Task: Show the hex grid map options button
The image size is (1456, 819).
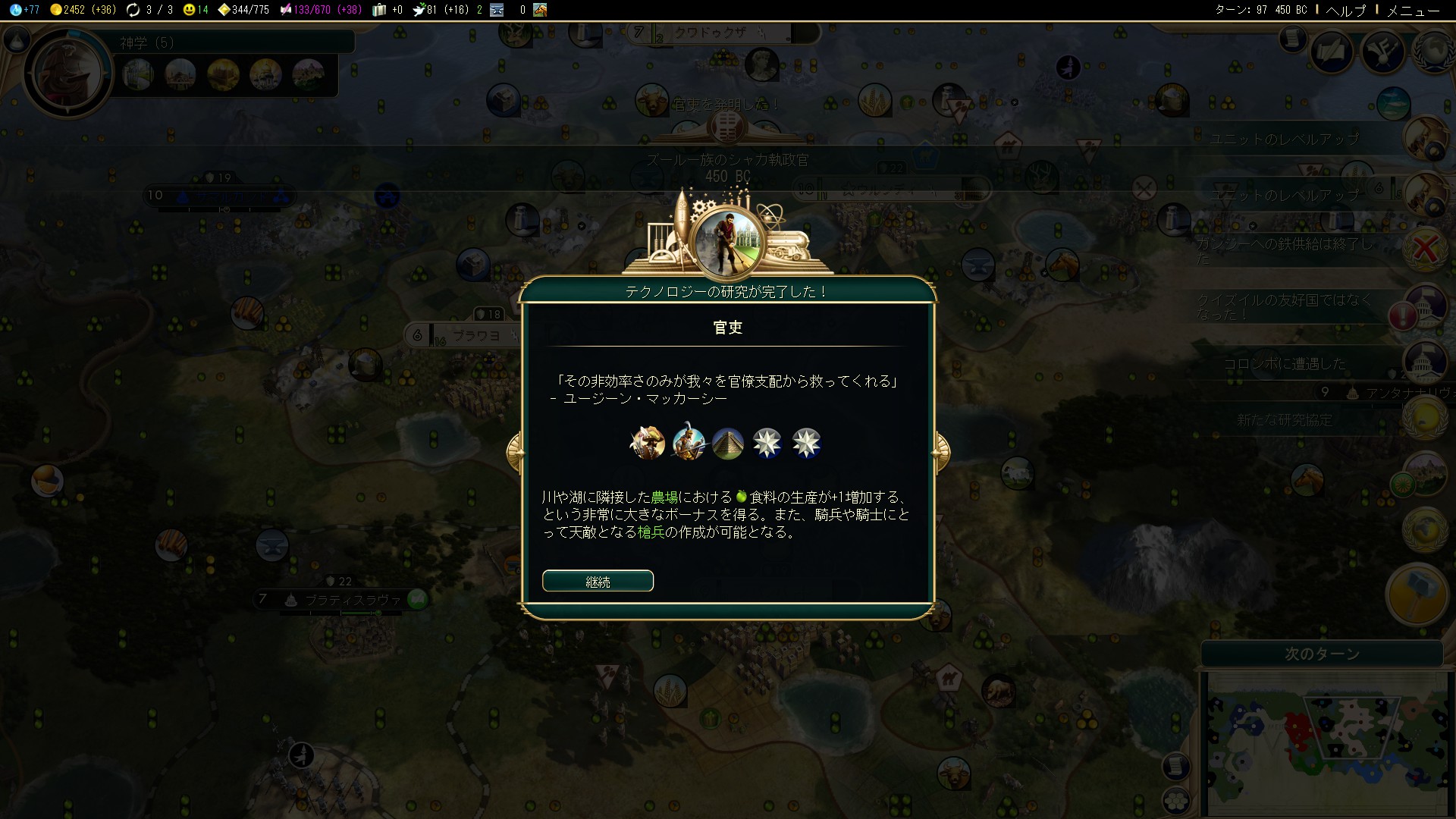Action: point(1175,800)
